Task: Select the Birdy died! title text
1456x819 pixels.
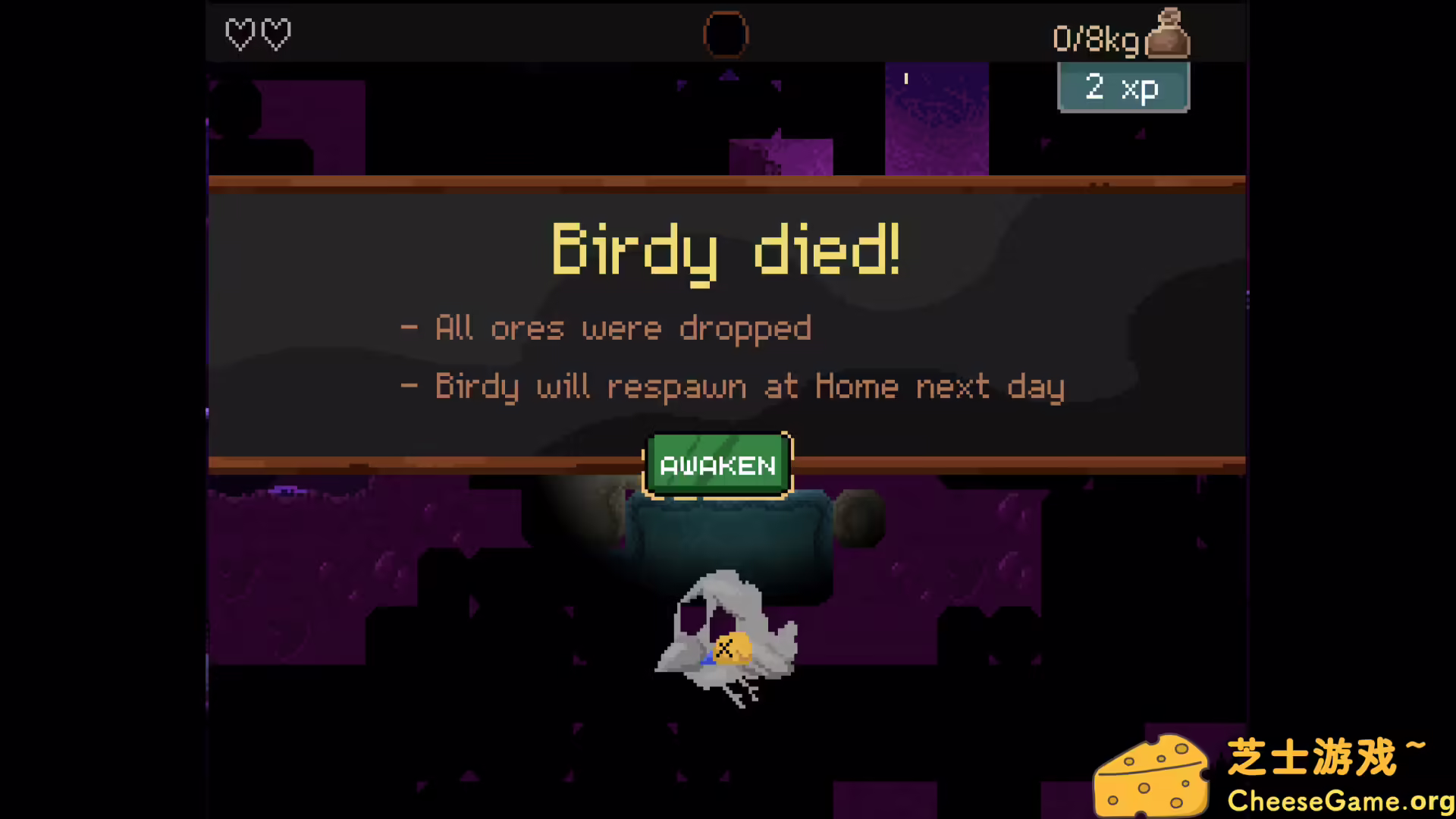Action: pyautogui.click(x=726, y=250)
